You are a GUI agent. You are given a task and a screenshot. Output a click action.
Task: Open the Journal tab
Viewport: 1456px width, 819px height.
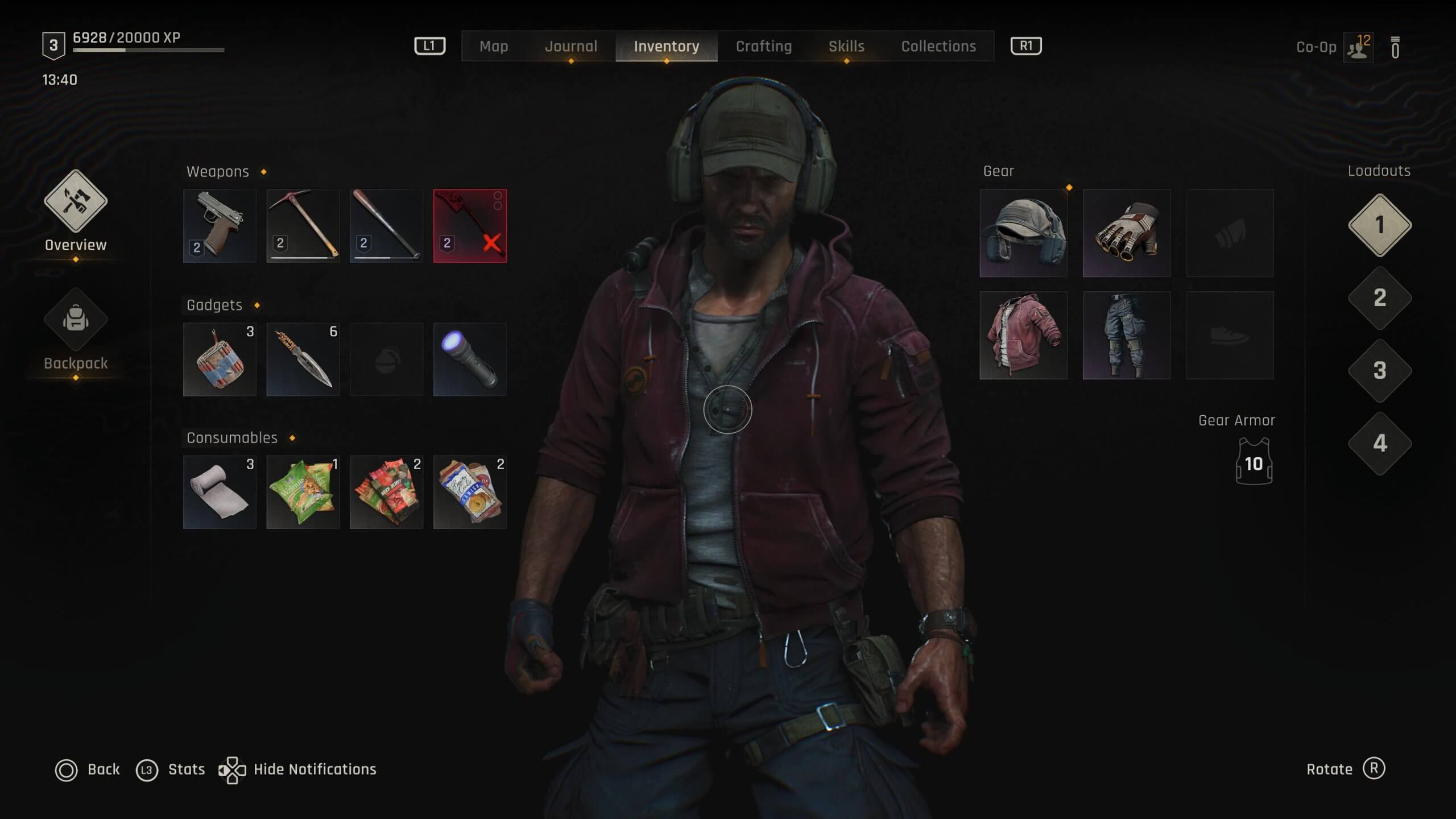pyautogui.click(x=570, y=46)
